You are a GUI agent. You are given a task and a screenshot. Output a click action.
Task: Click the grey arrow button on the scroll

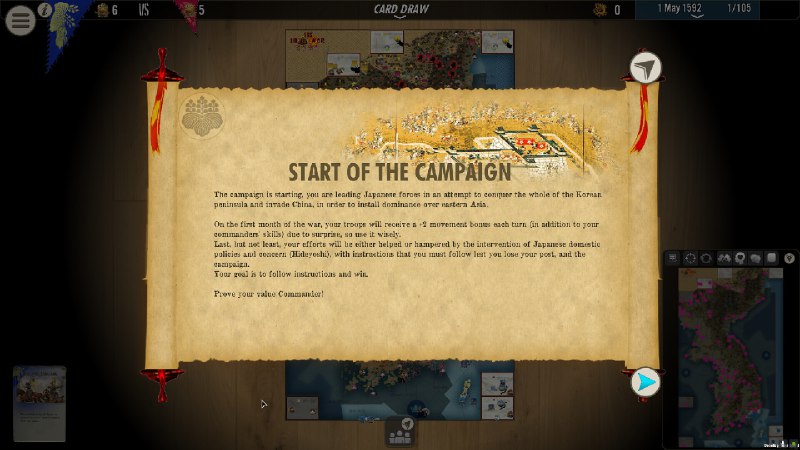click(646, 68)
